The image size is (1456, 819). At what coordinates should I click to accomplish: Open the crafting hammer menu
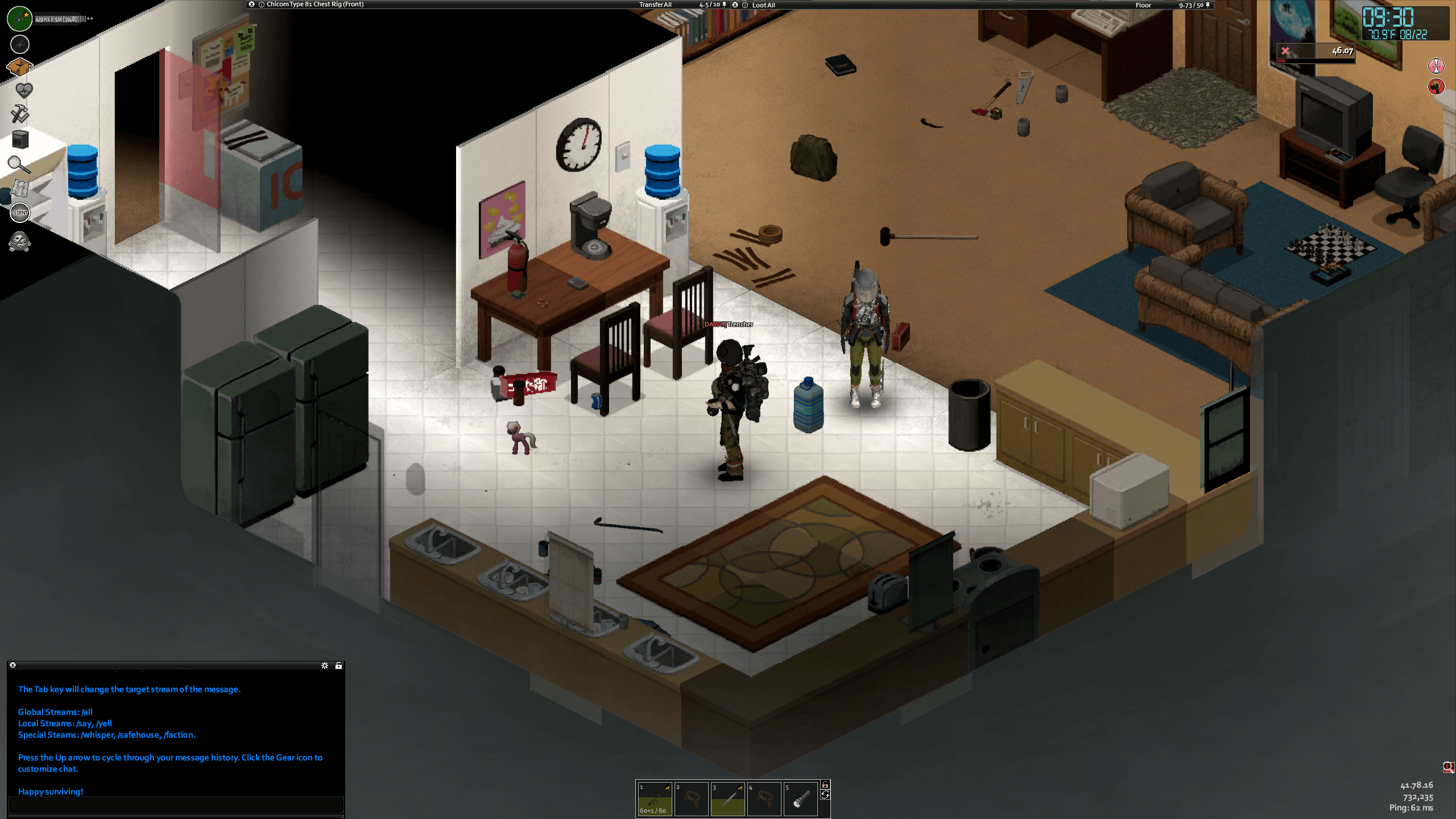pos(20,114)
